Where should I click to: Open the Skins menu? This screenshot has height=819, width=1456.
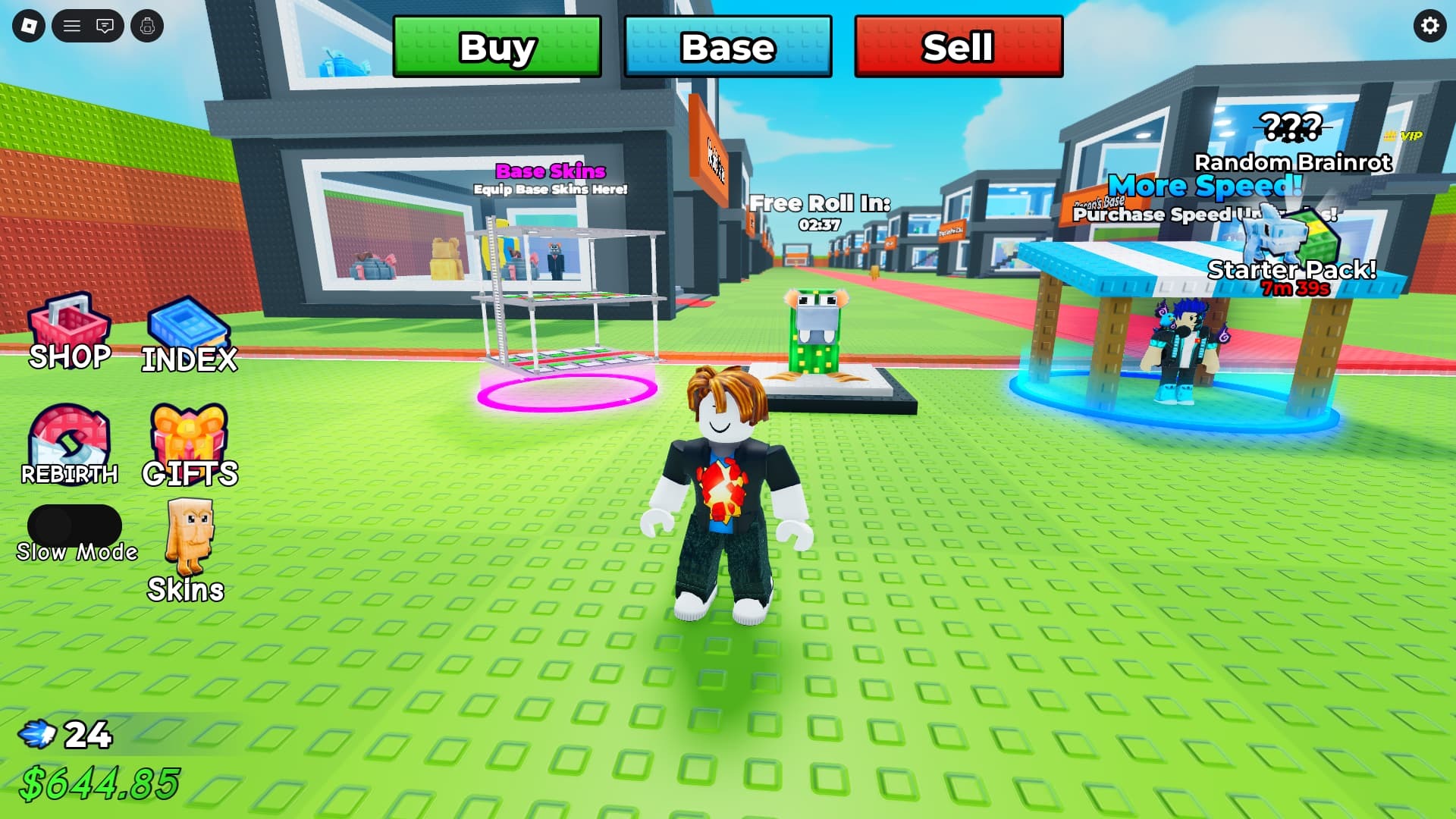tap(188, 550)
